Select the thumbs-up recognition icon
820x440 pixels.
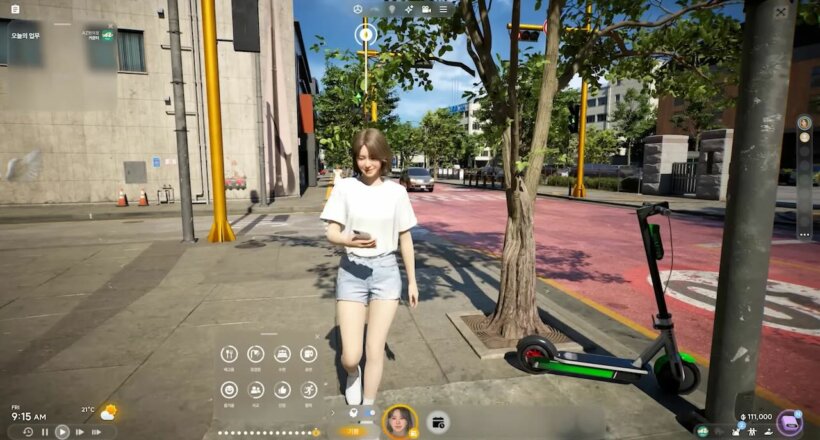click(282, 389)
